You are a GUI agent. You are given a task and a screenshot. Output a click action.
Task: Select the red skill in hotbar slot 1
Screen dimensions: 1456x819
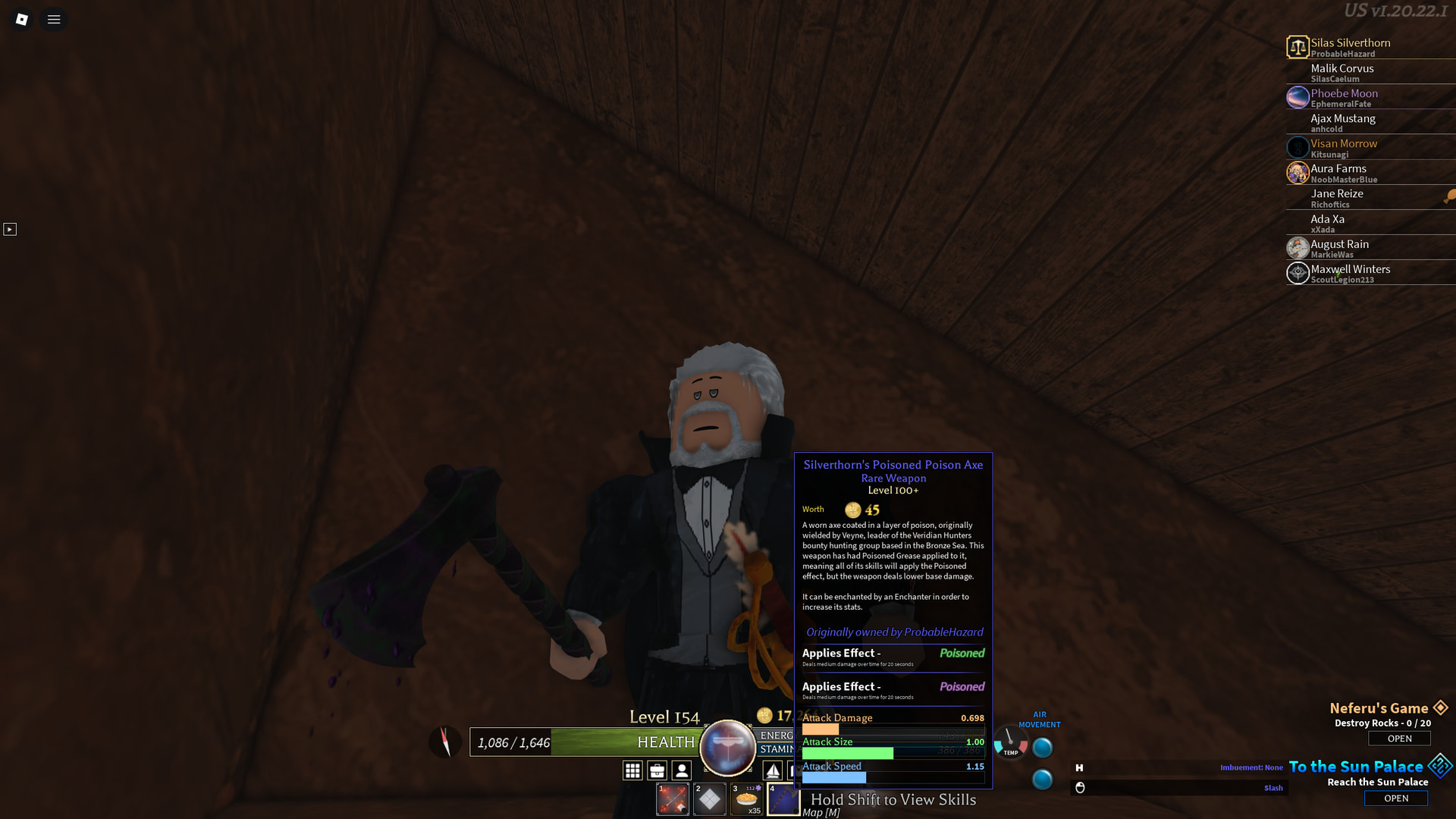pyautogui.click(x=673, y=799)
